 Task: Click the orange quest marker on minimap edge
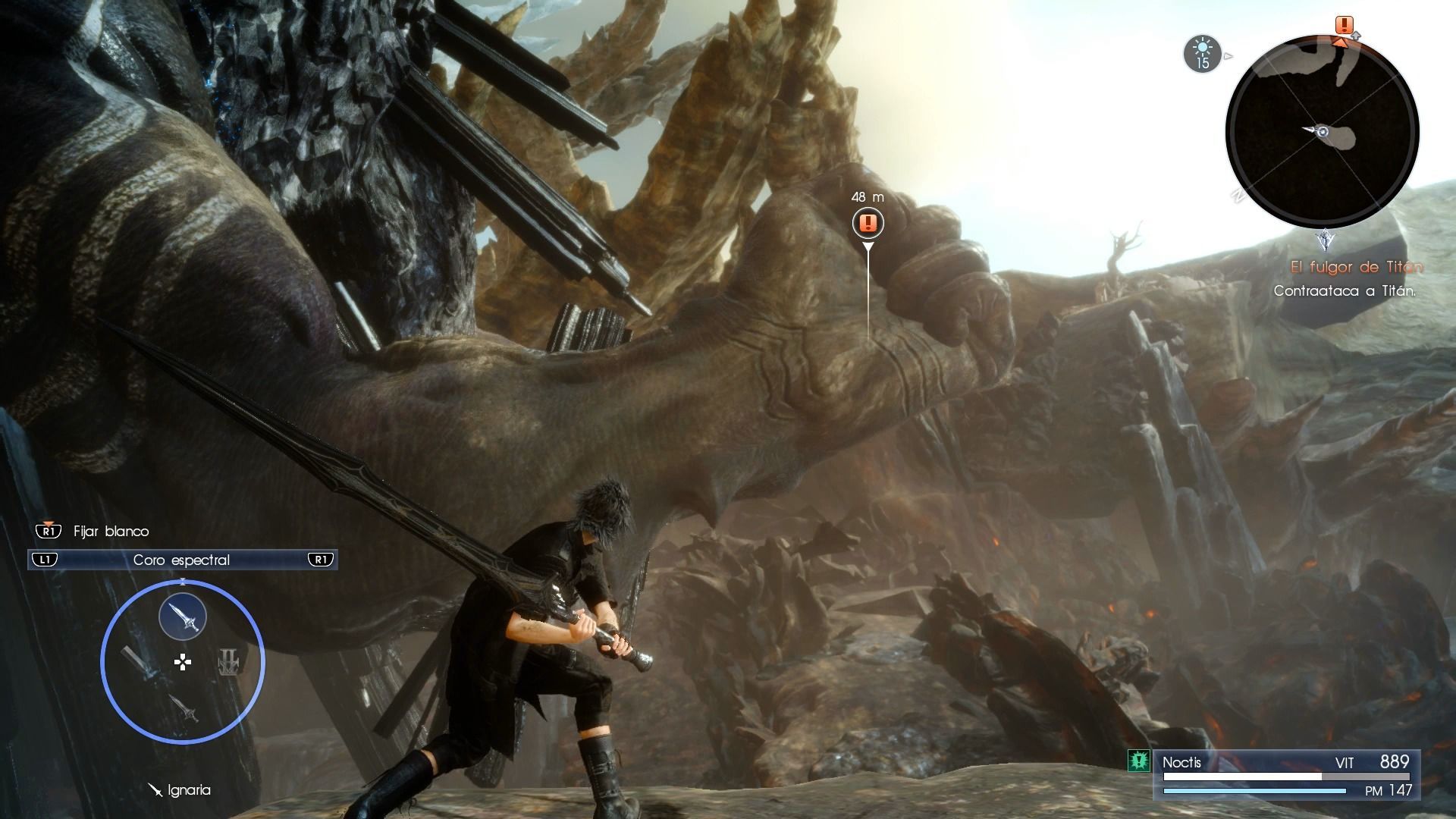coord(1345,27)
